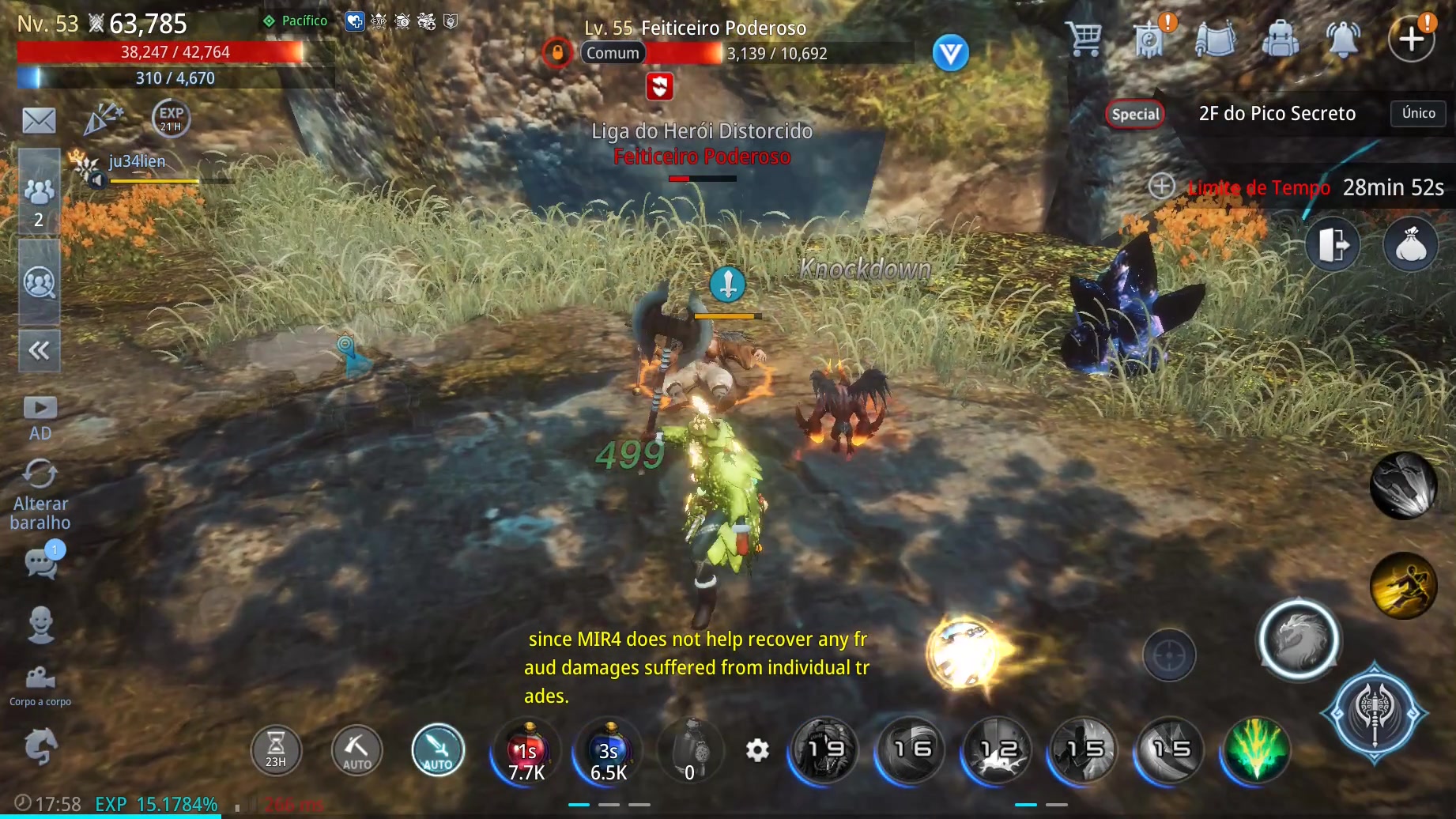Trigger the golden dash skill
The image size is (1456, 819).
(1403, 586)
